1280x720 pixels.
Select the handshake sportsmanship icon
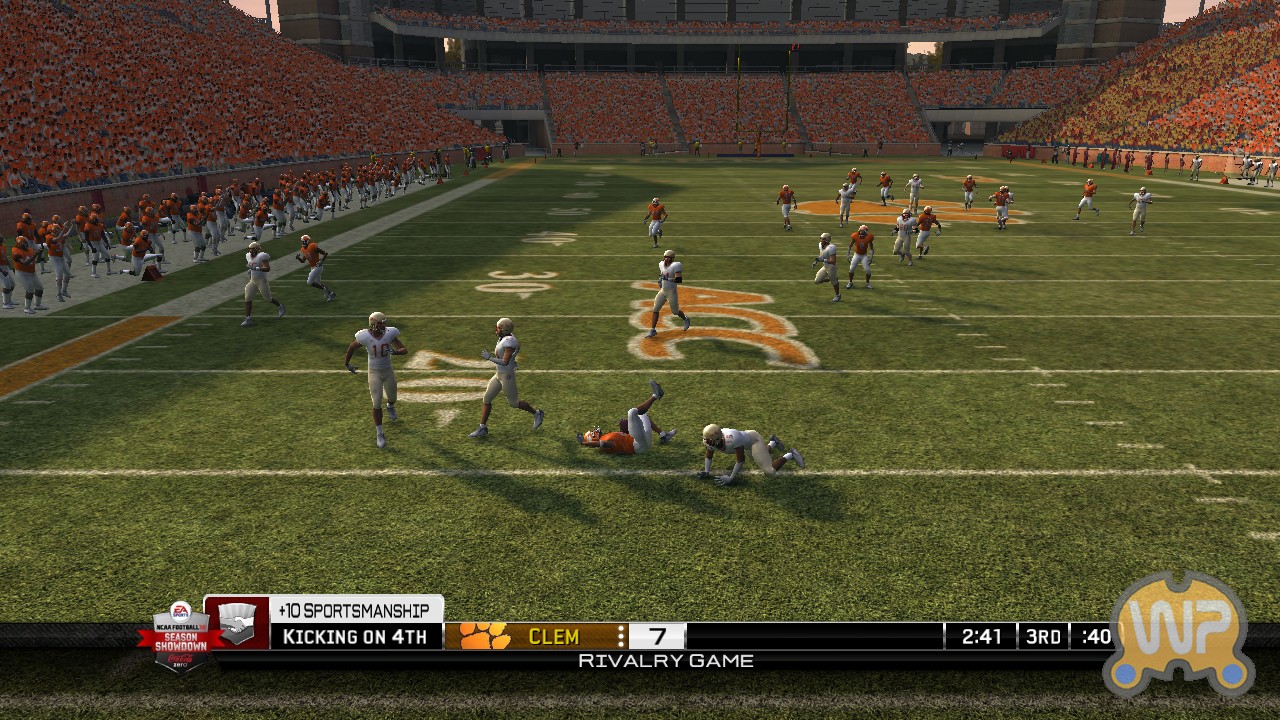[237, 623]
